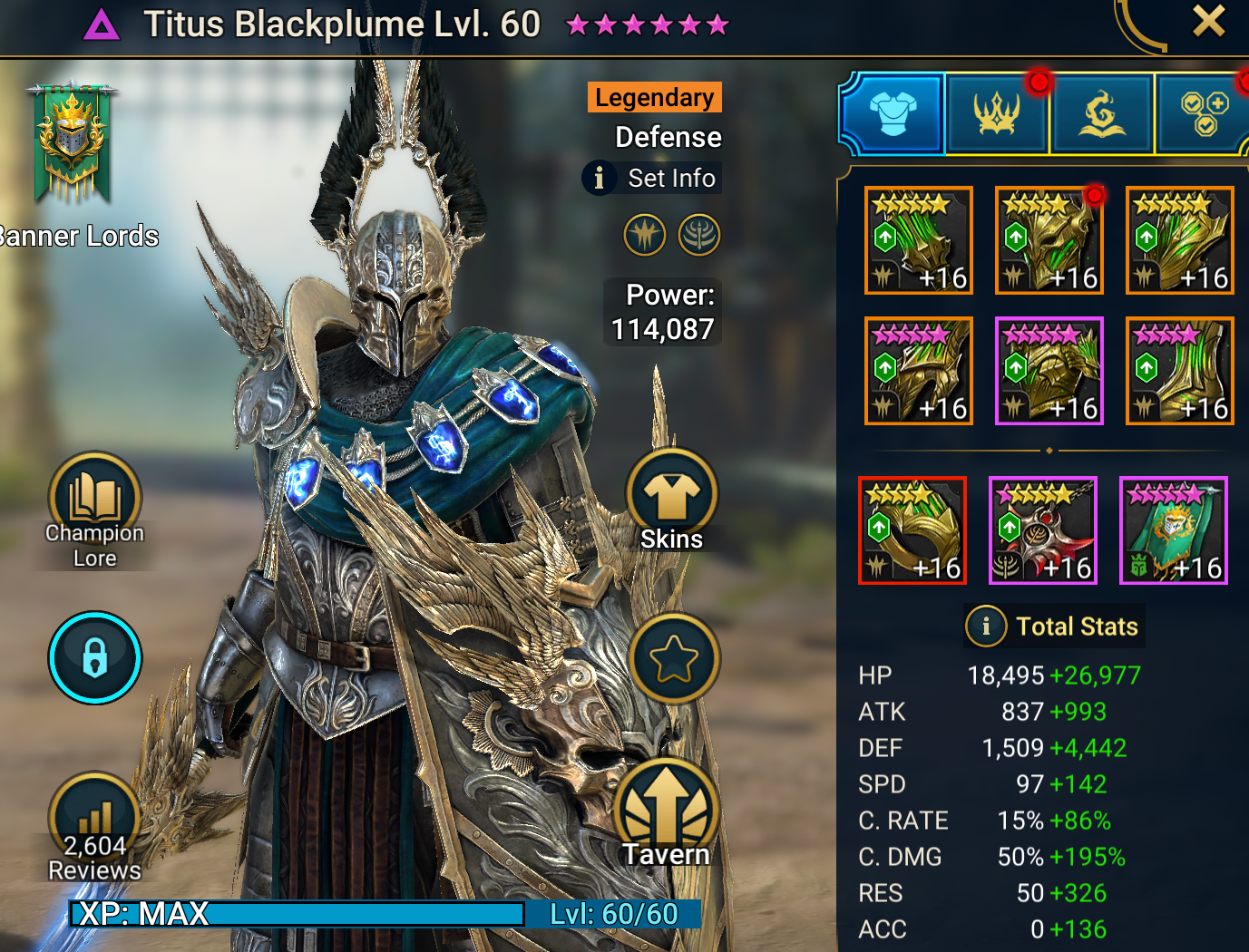The image size is (1249, 952).
Task: Select the equipped amulet accessory slot
Action: click(1043, 530)
